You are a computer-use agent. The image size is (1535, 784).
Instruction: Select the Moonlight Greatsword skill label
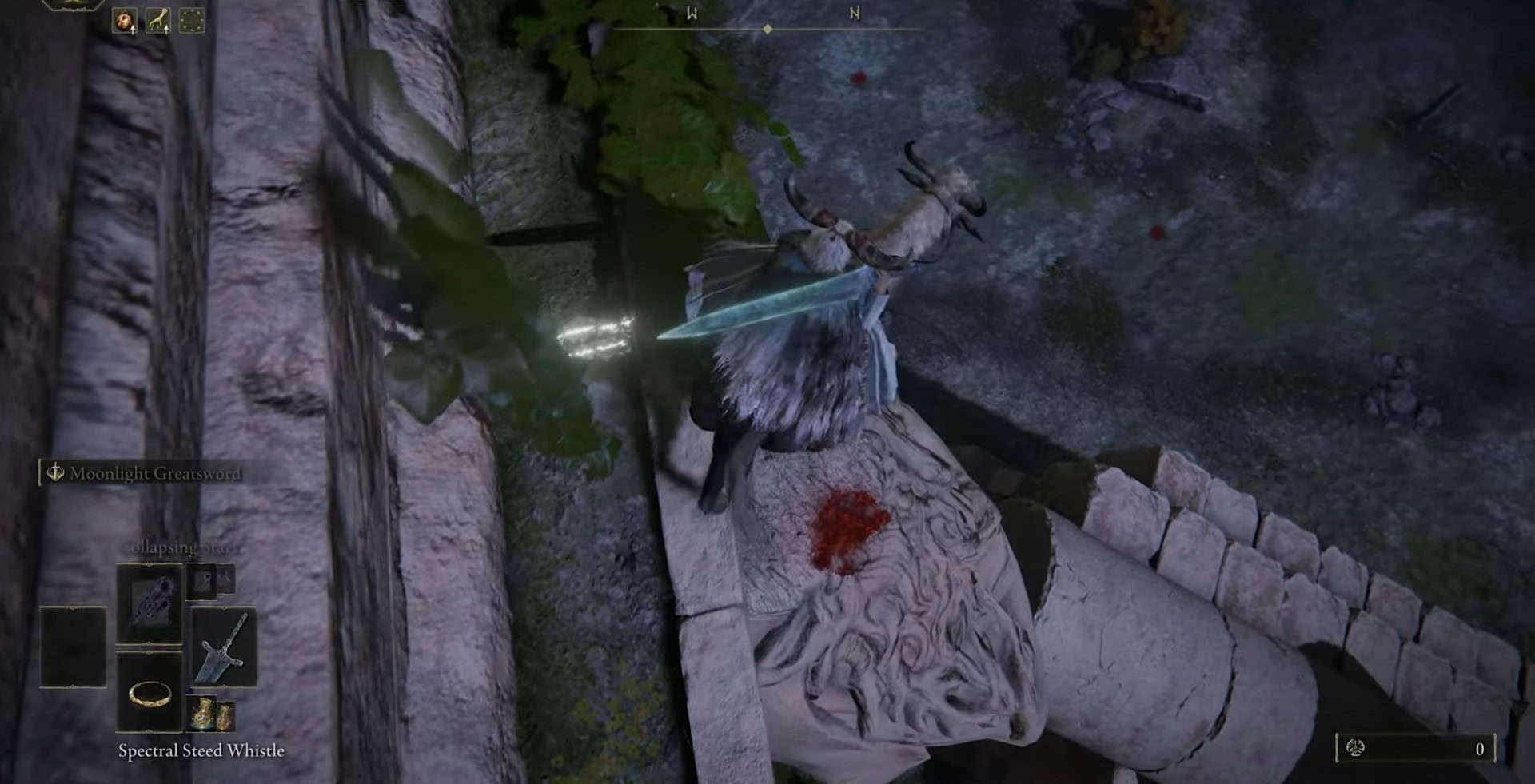point(153,473)
